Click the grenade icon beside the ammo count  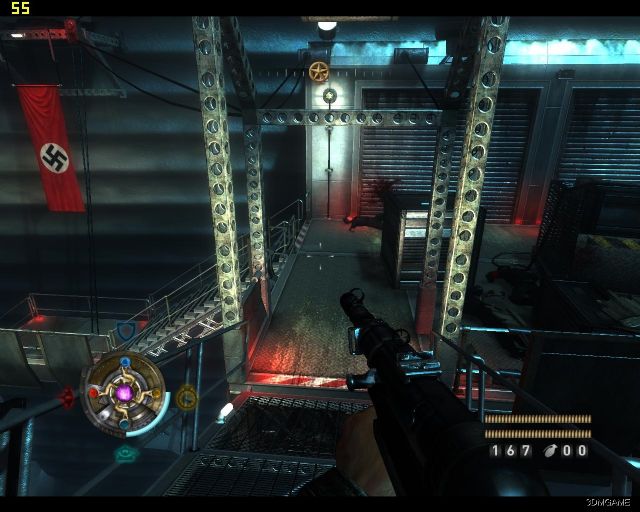coord(549,450)
